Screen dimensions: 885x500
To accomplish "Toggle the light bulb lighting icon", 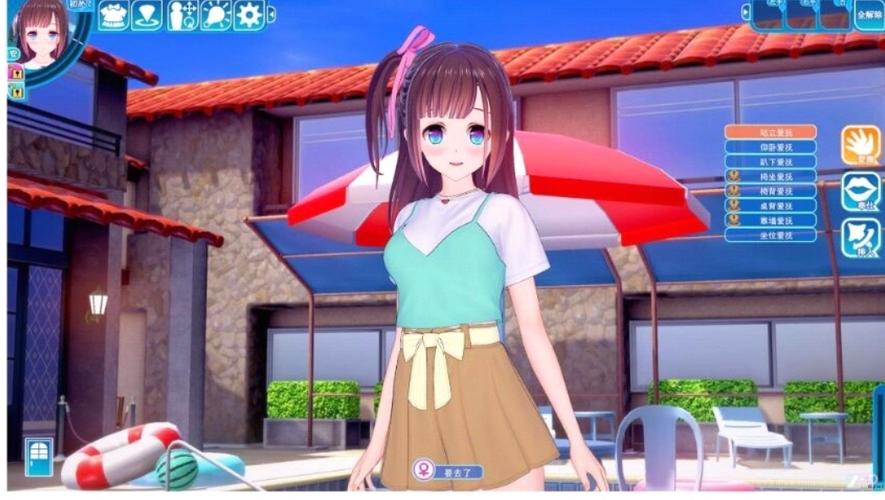I will click(215, 15).
